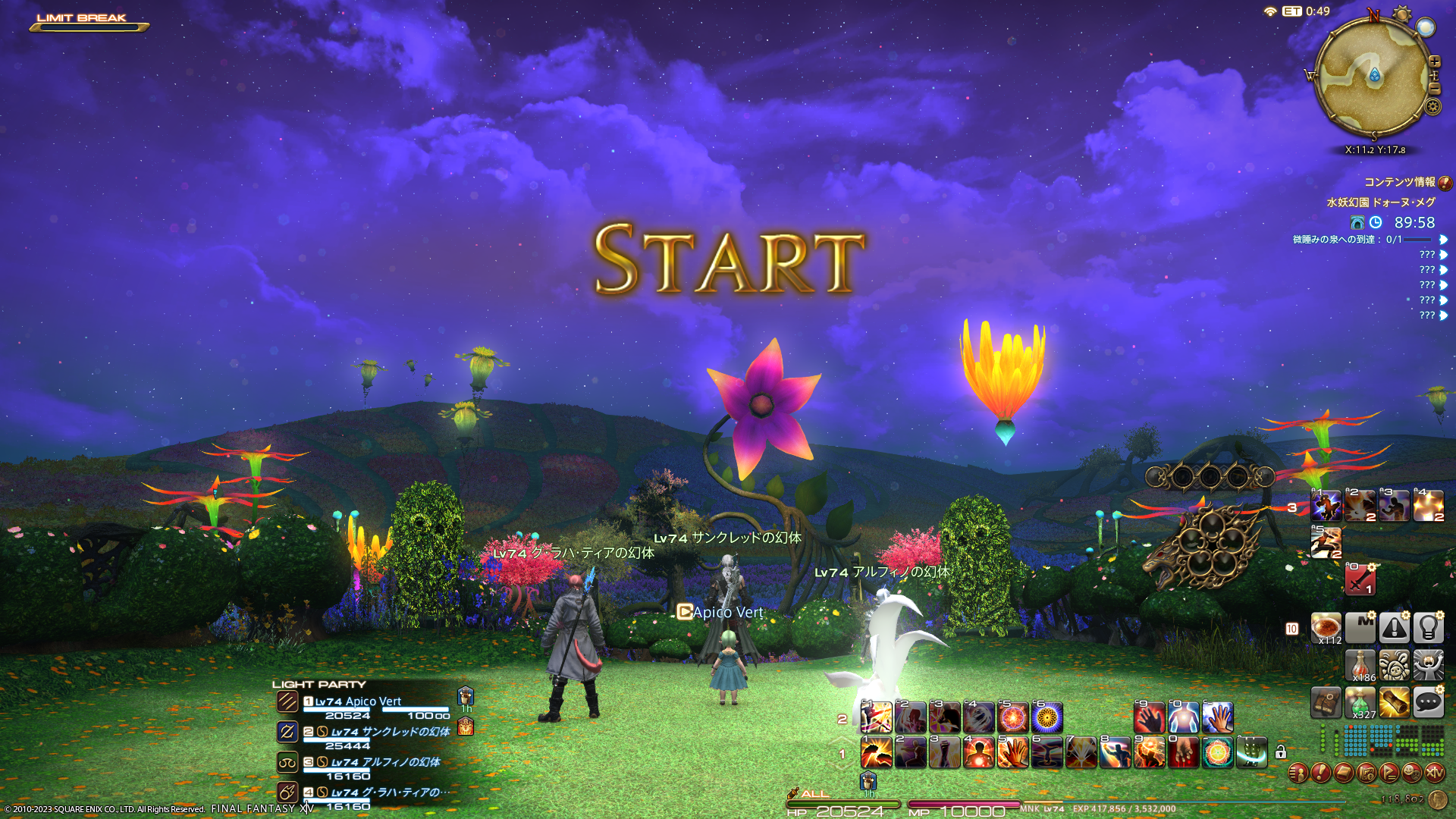Zoom out the minimap with the minus button
Screen dimensions: 1456x819
(x=1435, y=89)
